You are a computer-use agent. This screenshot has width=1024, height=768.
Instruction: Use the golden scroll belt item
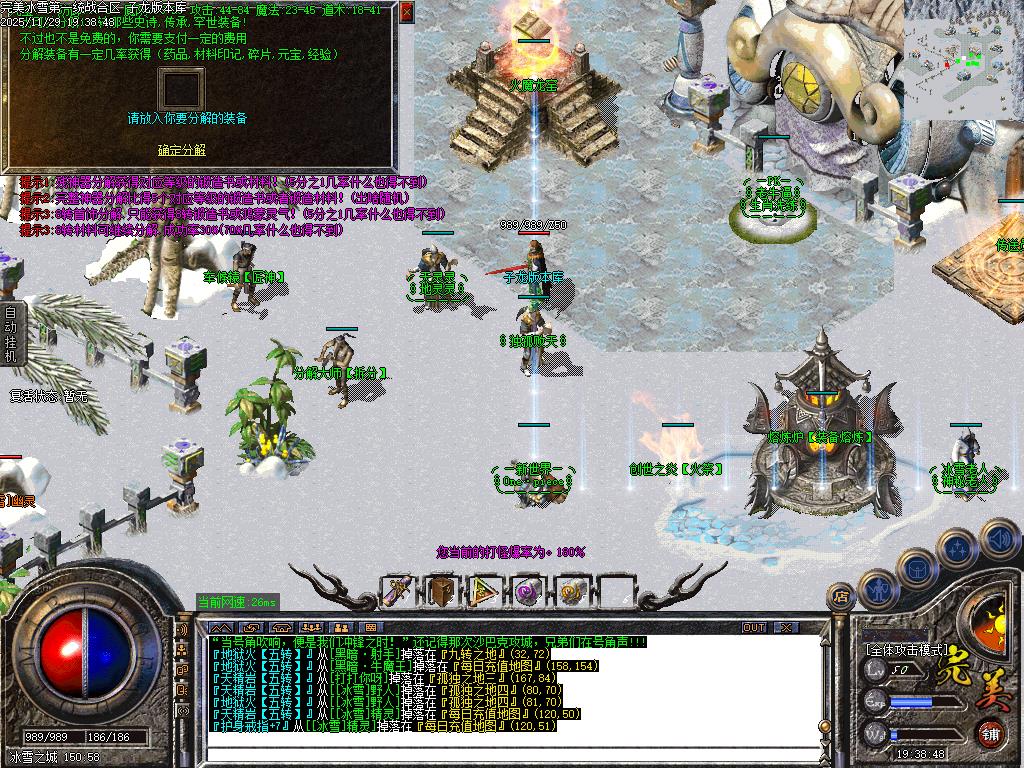[x=571, y=591]
